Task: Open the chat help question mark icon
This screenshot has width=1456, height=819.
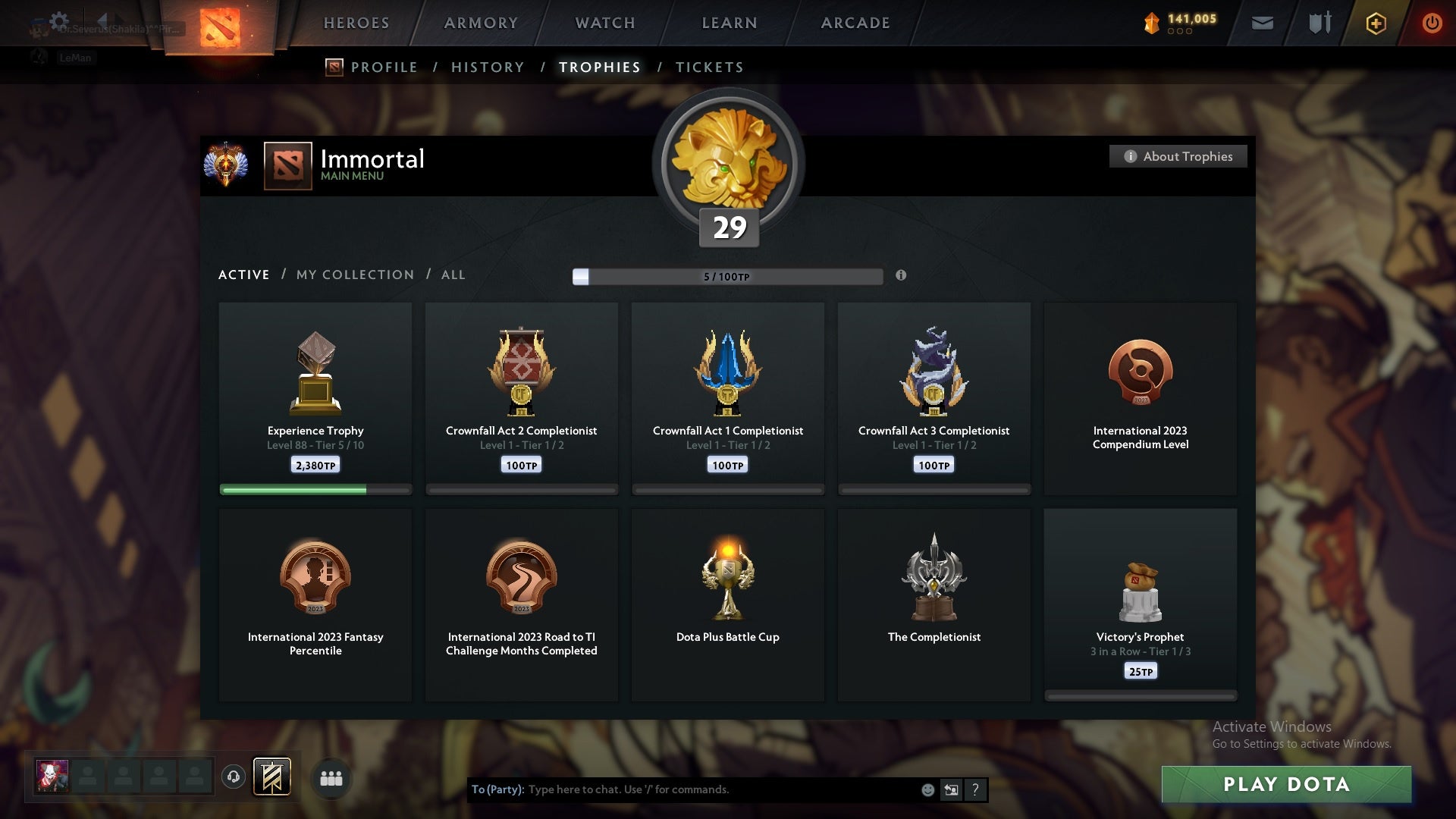Action: (x=976, y=789)
